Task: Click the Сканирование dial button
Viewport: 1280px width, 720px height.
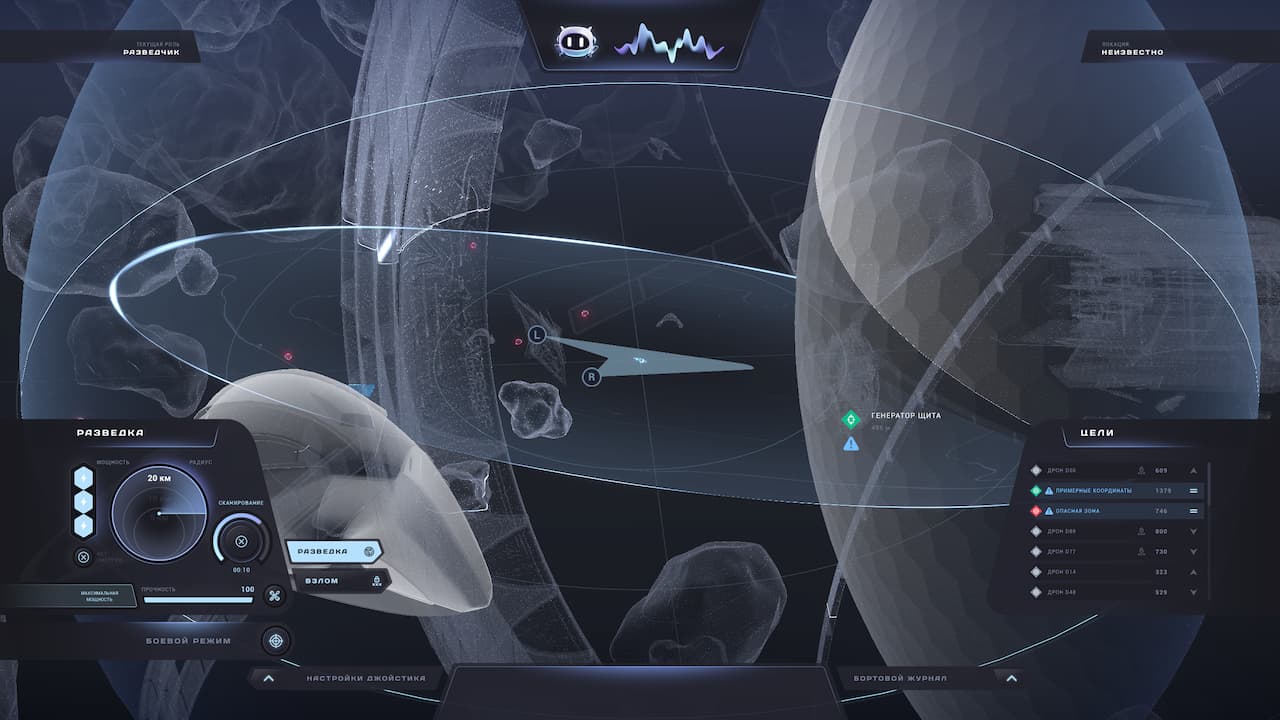Action: [x=241, y=542]
